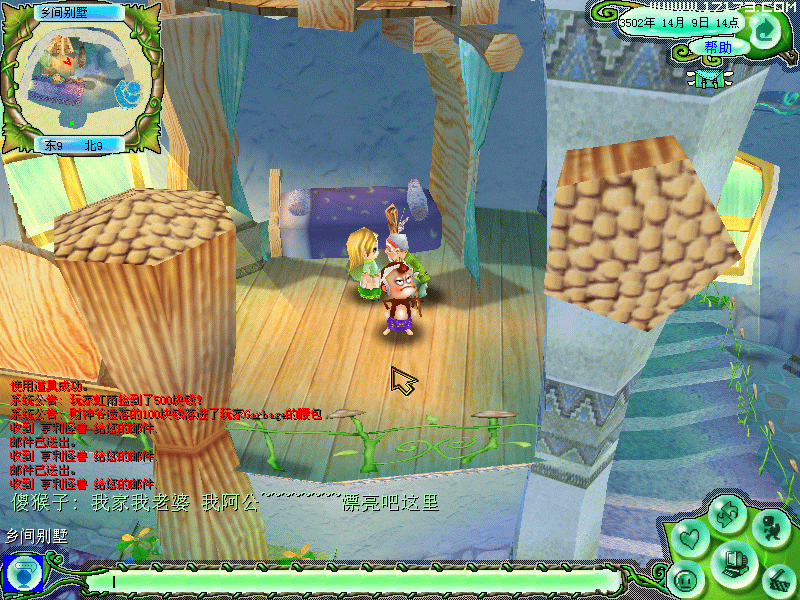Click the blue chat channel icon

pyautogui.click(x=21, y=573)
